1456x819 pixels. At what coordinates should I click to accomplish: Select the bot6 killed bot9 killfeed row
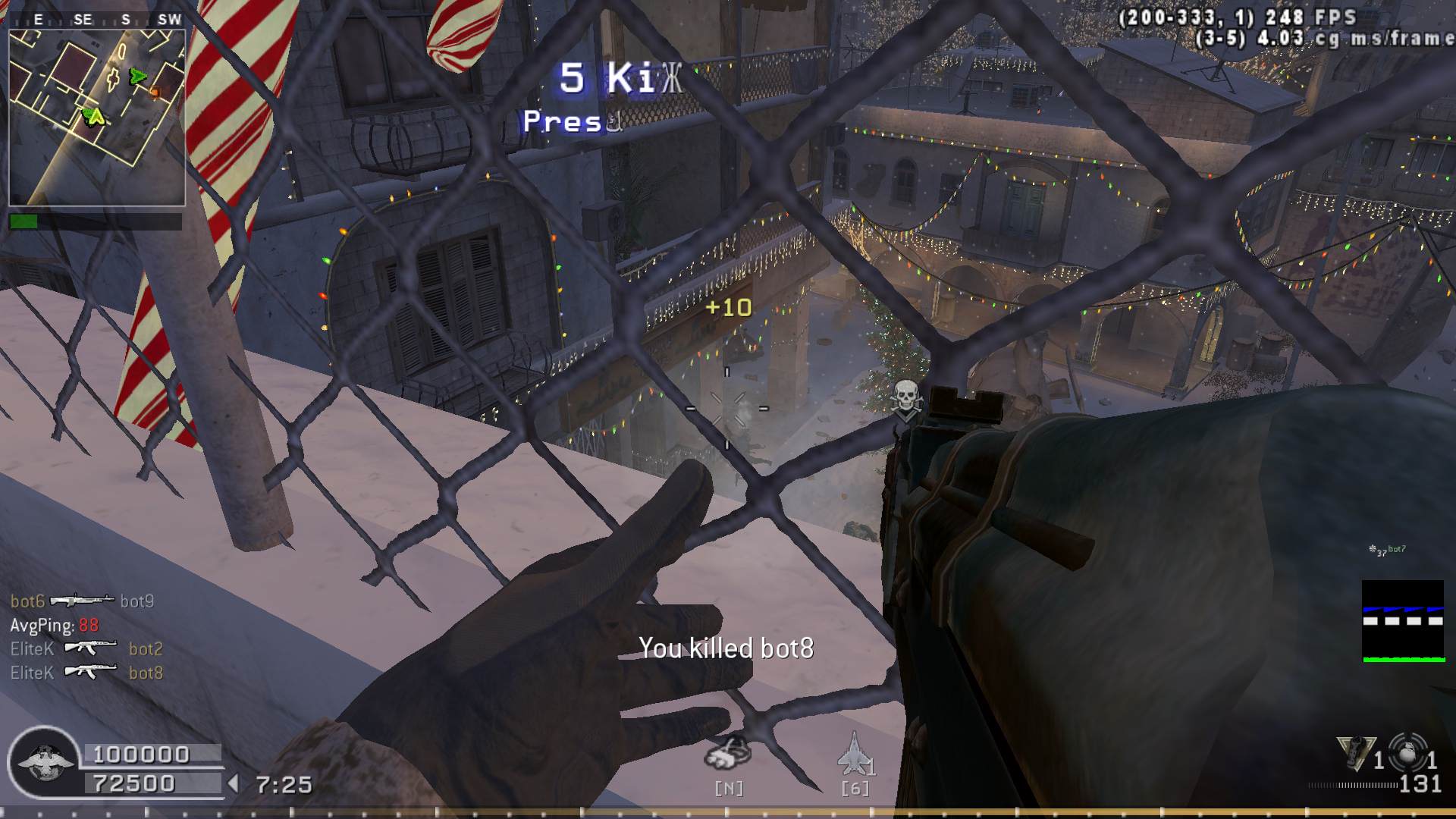click(82, 601)
